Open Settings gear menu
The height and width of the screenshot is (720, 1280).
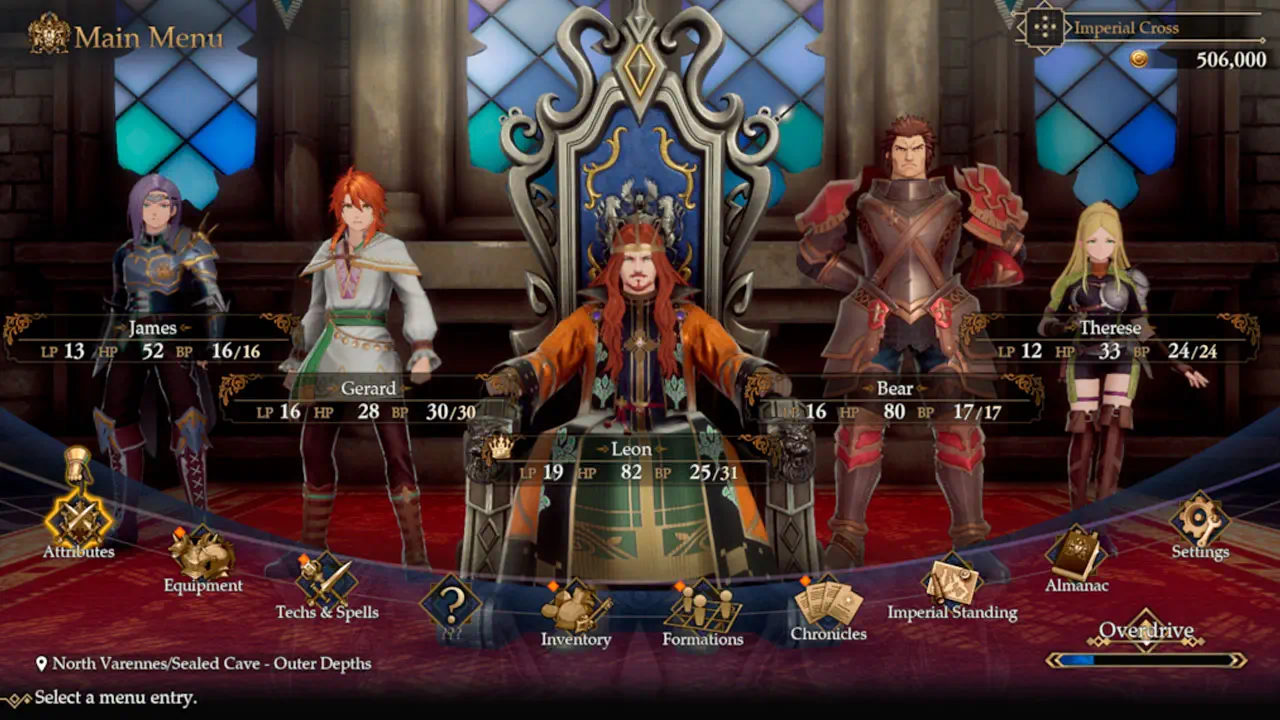pyautogui.click(x=1199, y=522)
